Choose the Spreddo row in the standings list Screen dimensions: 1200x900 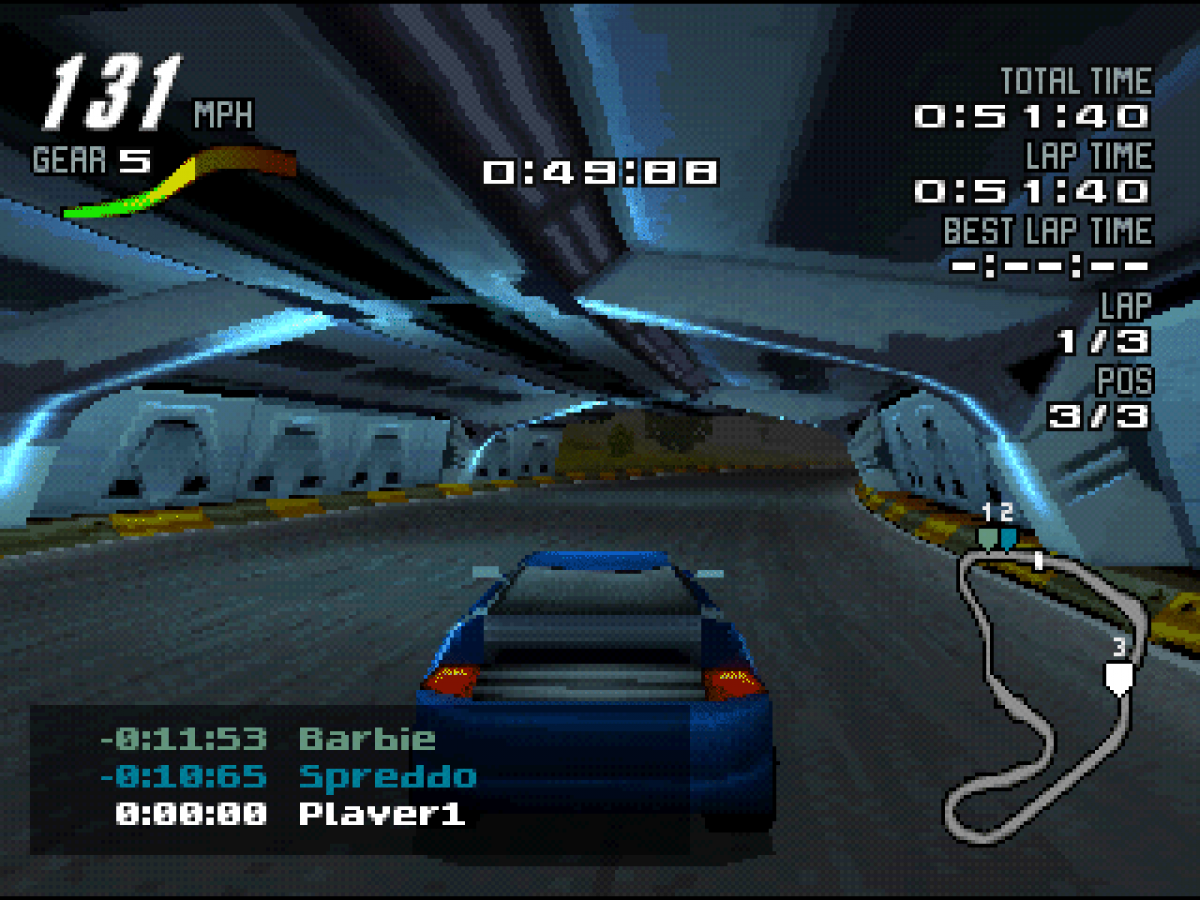point(288,776)
